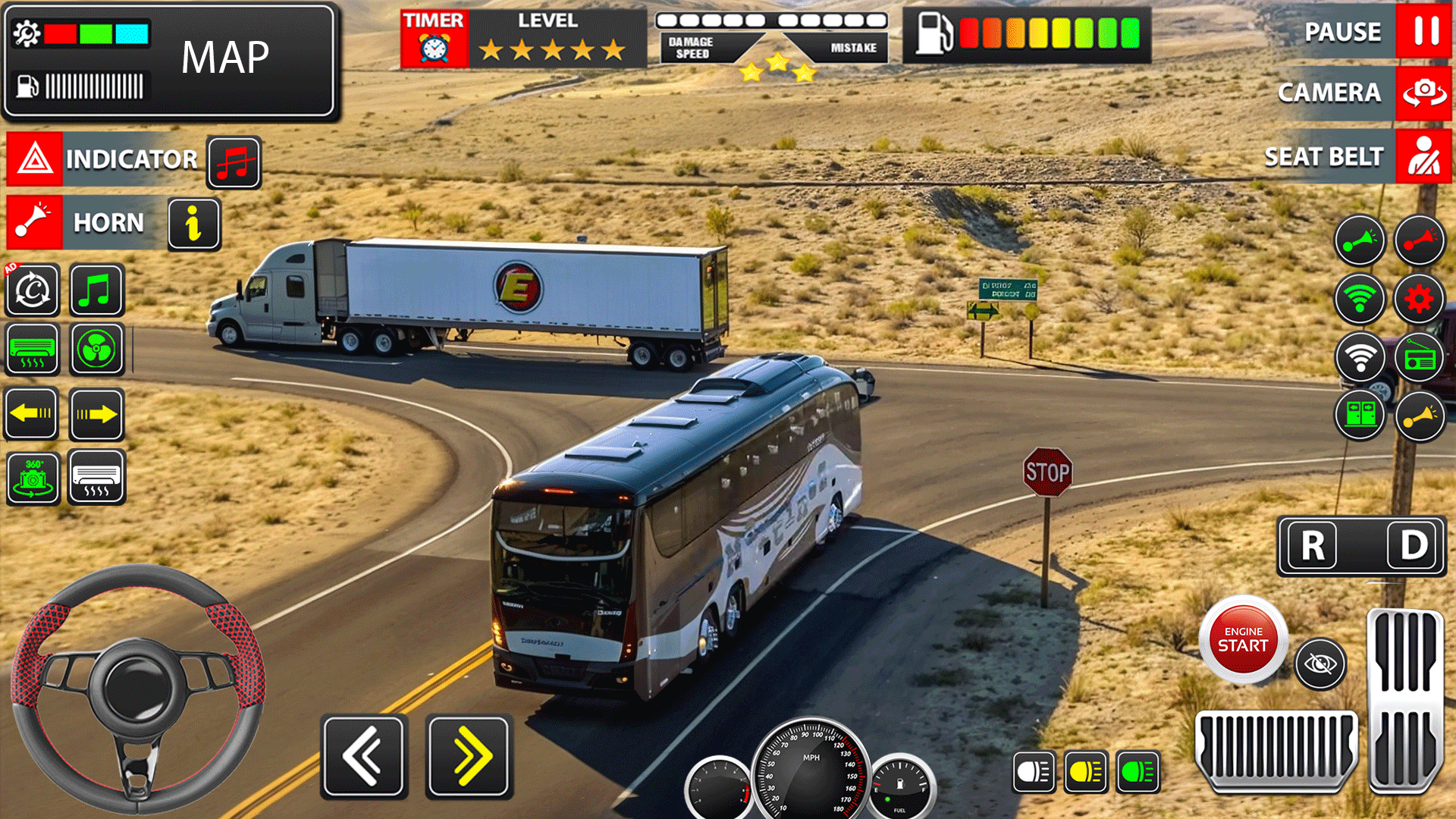Tap the green radio icon on right side
Image resolution: width=1456 pixels, height=819 pixels.
pyautogui.click(x=1419, y=356)
